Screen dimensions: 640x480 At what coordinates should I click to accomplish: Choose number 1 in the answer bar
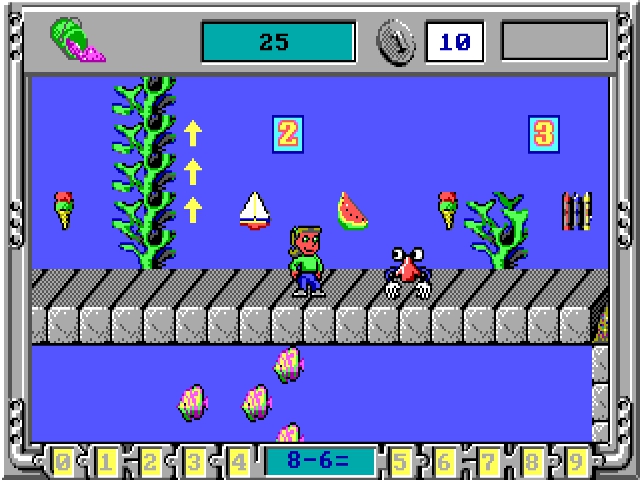[107, 462]
